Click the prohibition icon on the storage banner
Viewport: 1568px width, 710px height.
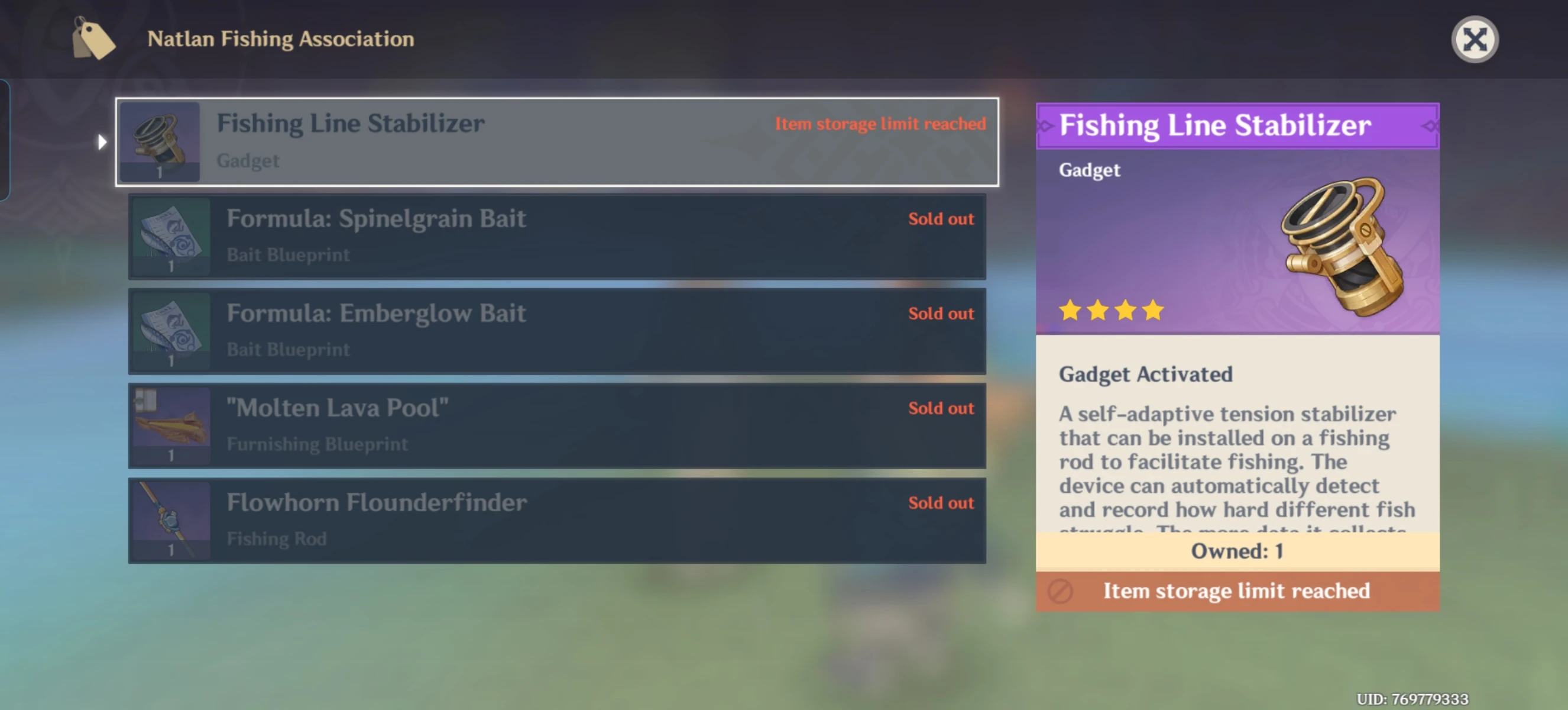1059,591
